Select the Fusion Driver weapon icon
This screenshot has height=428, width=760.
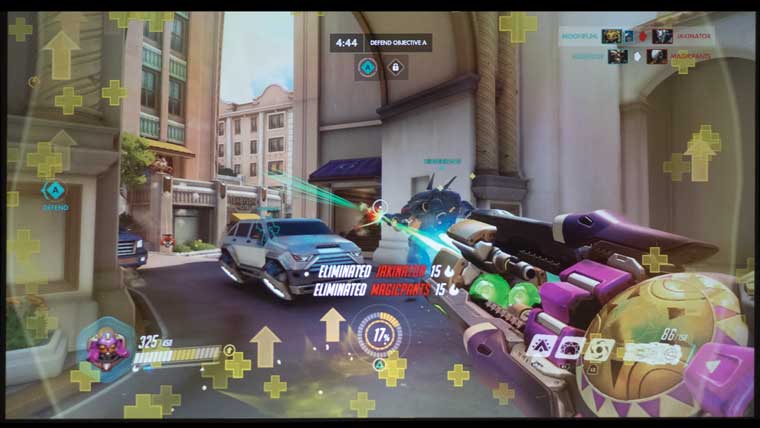click(x=658, y=352)
